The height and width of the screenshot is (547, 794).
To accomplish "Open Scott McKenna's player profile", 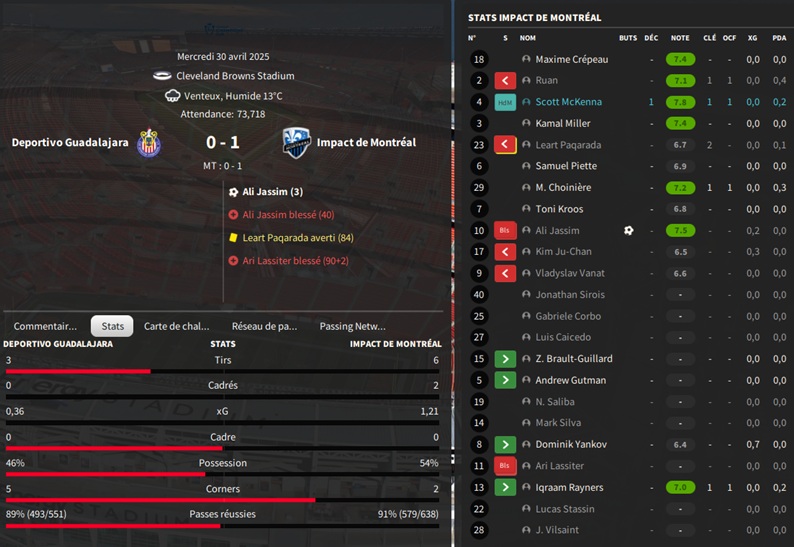I will pos(569,102).
